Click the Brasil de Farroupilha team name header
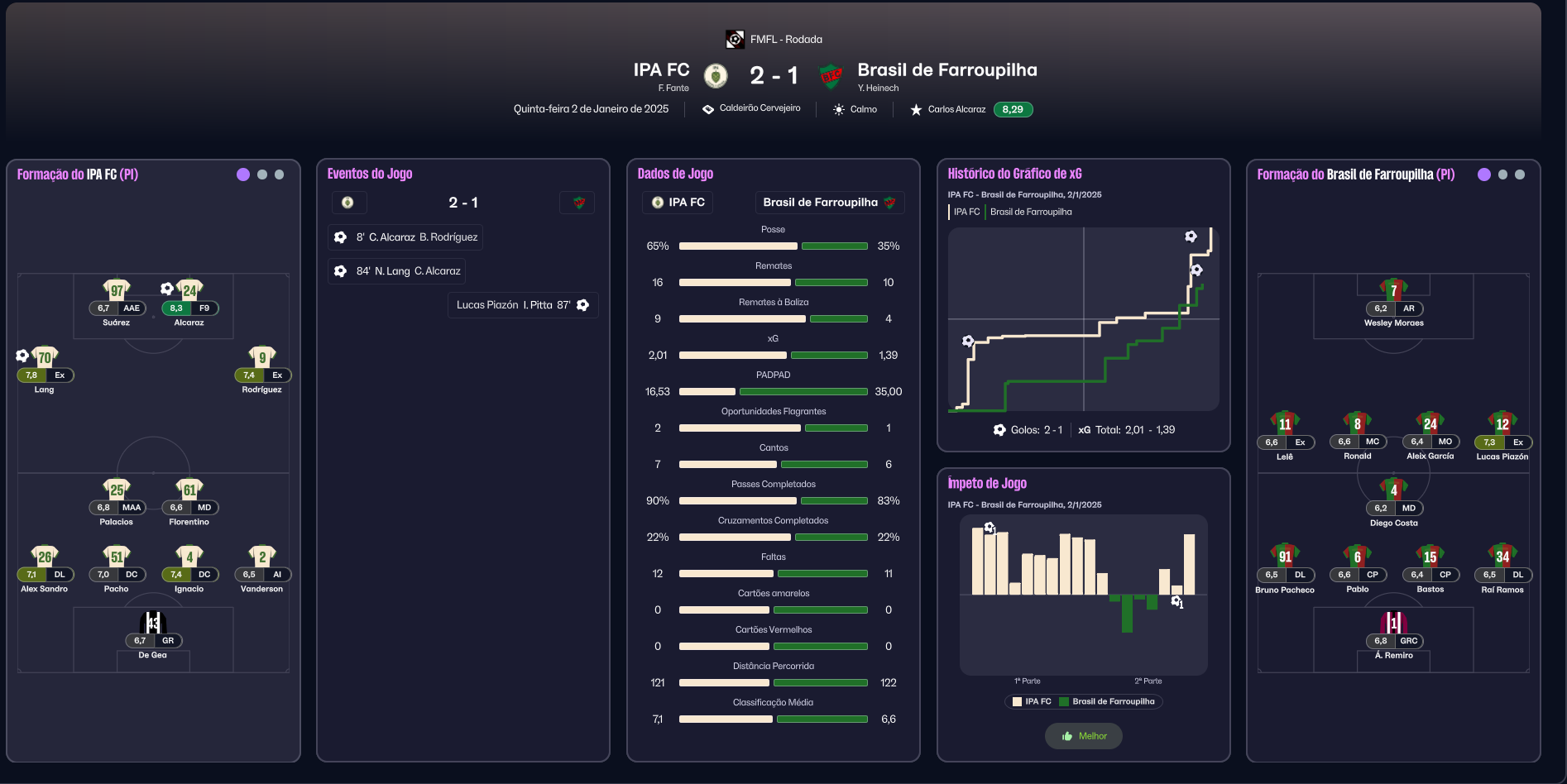Viewport: 1567px width, 784px height. 946,70
